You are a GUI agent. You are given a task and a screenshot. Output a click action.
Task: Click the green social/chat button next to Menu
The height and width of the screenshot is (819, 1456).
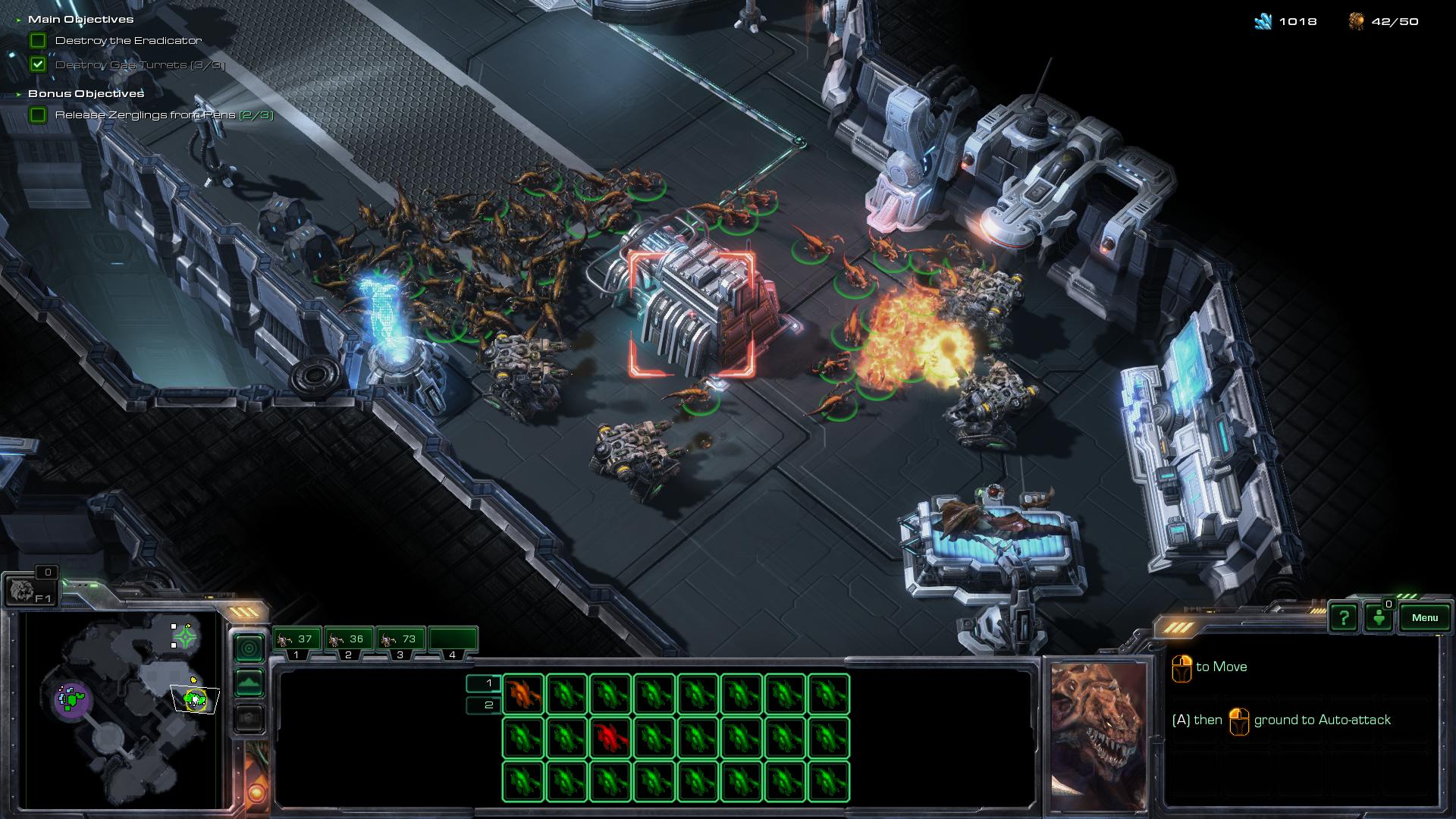(1379, 617)
